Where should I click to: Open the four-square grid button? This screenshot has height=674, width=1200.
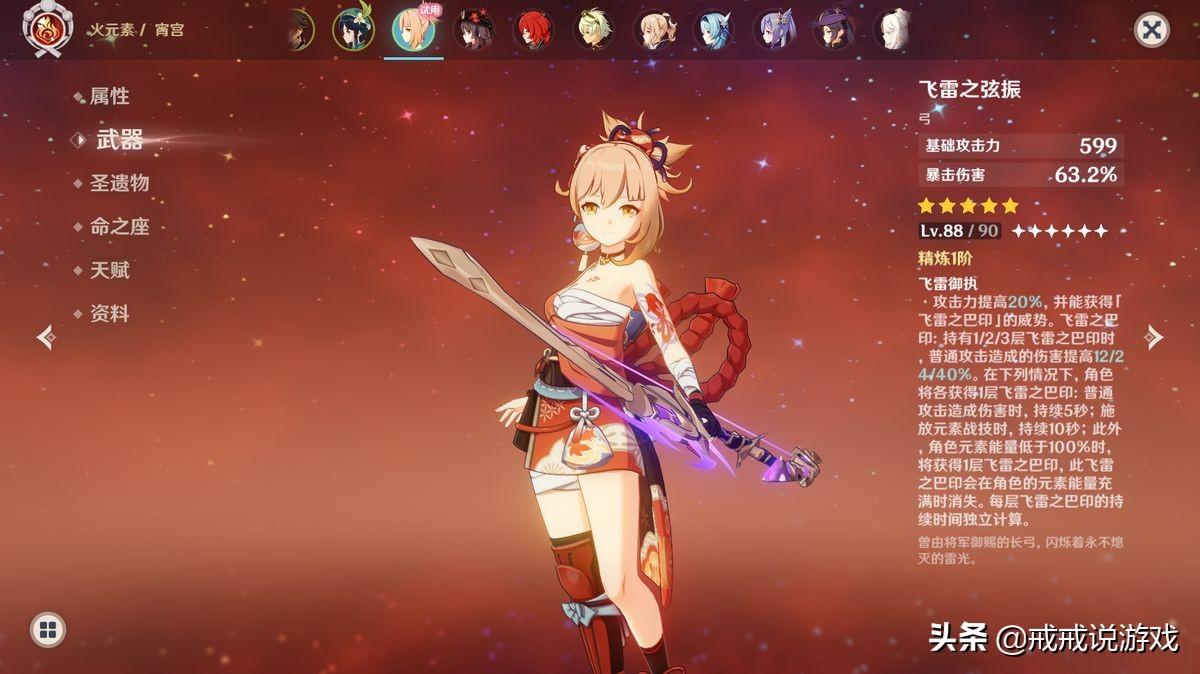[47, 629]
